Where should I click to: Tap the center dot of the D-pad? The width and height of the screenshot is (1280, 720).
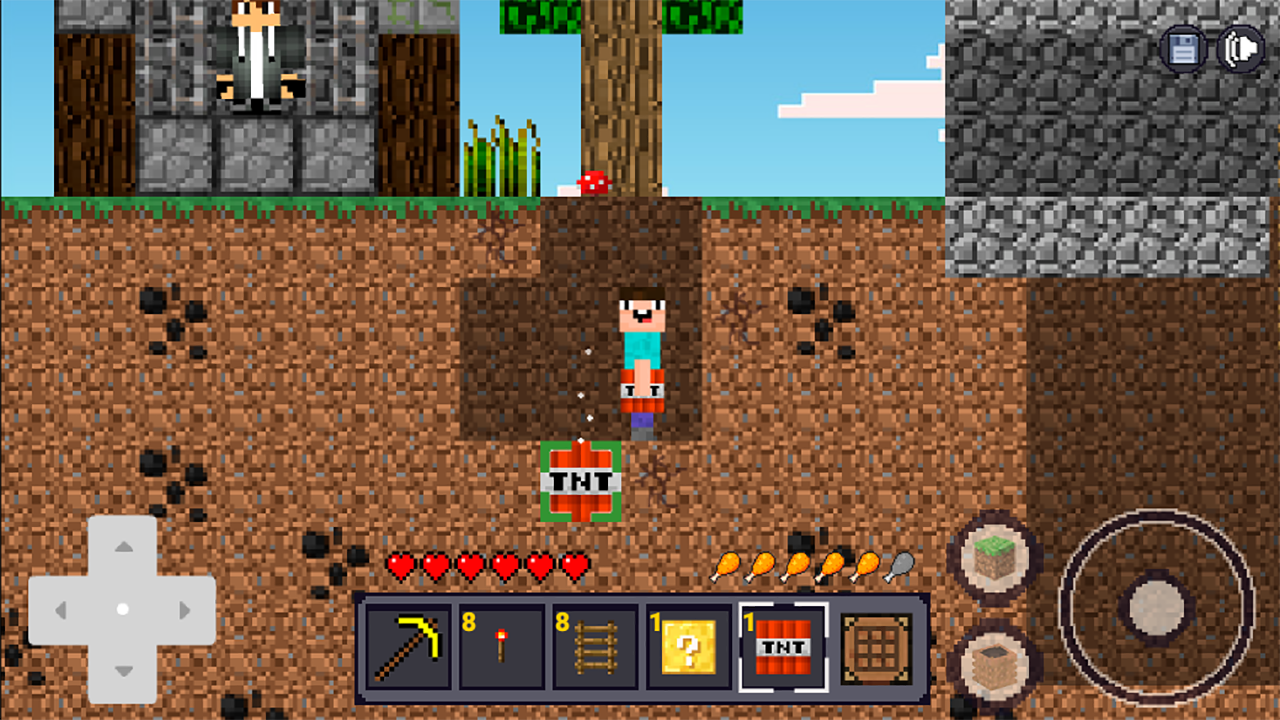click(x=123, y=608)
